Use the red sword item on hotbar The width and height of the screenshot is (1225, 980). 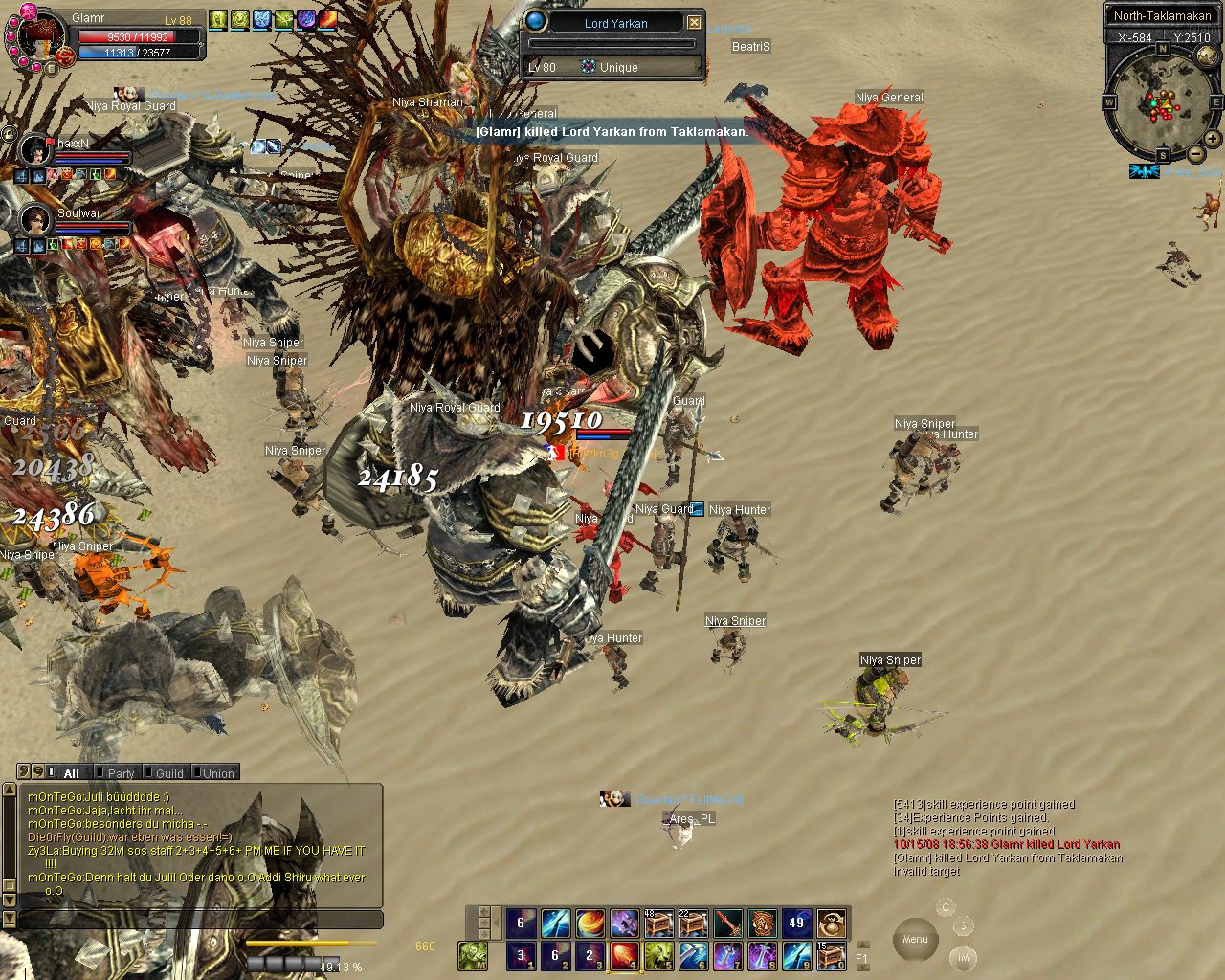pos(727,924)
